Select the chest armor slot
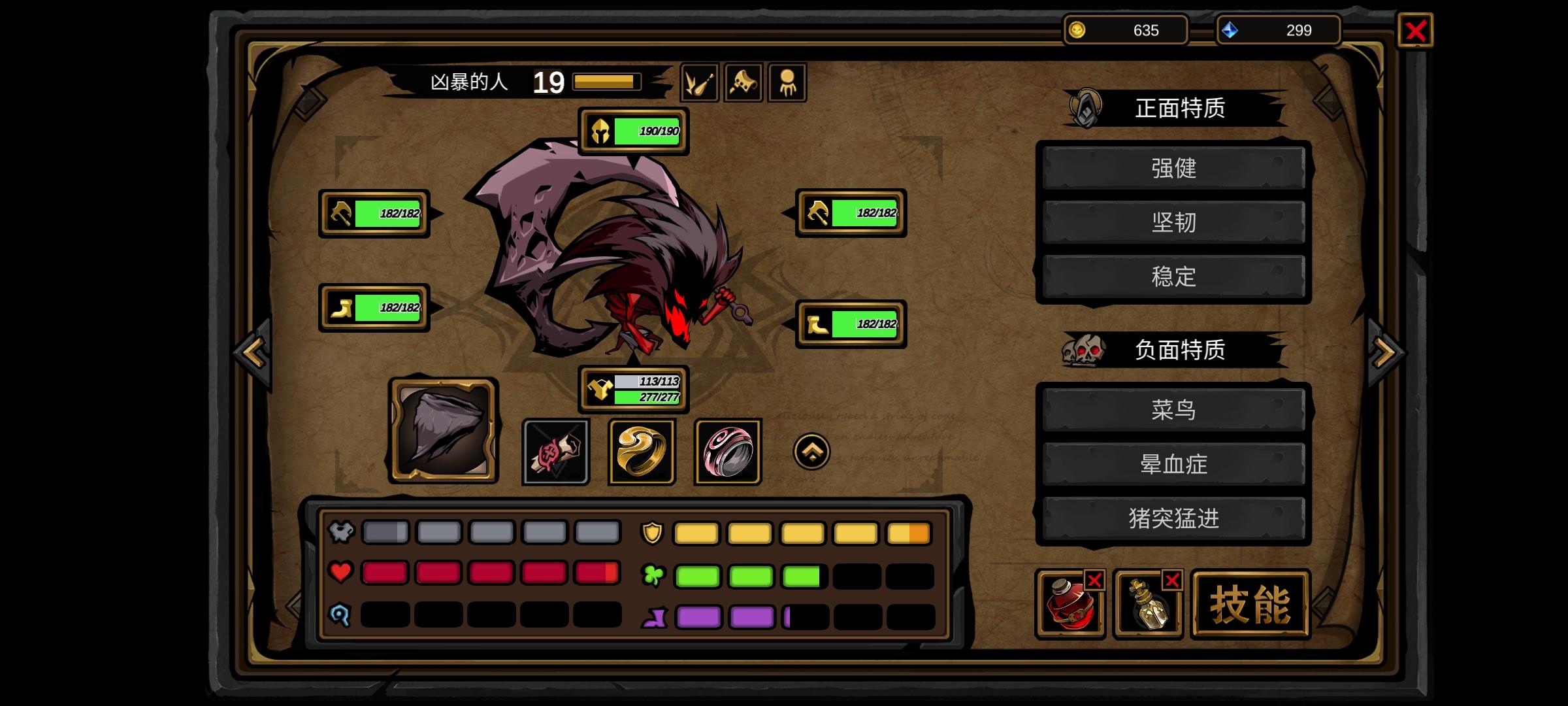Screen dimensions: 1568x706 click(633, 390)
